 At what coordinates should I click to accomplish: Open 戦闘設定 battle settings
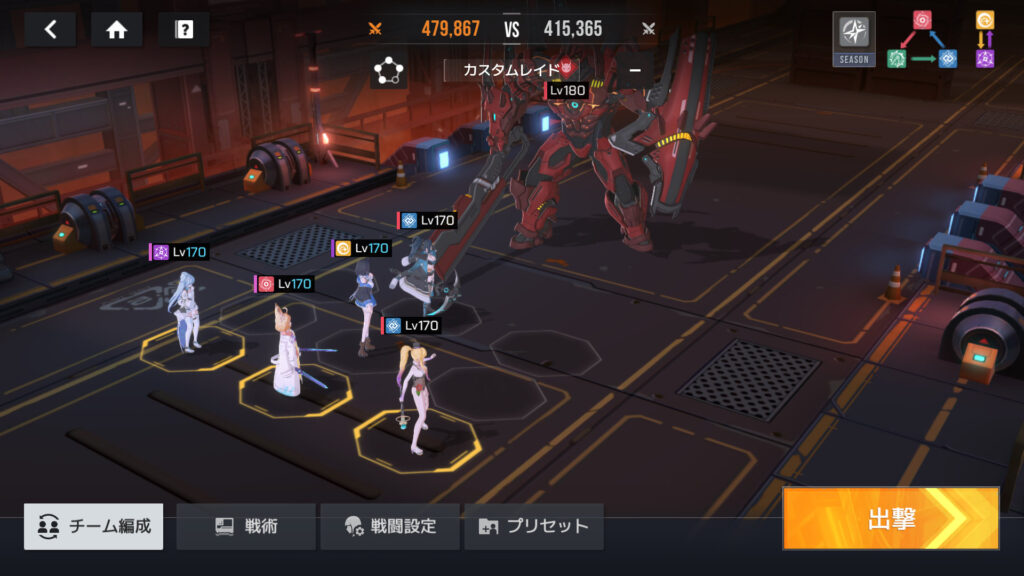coord(390,526)
